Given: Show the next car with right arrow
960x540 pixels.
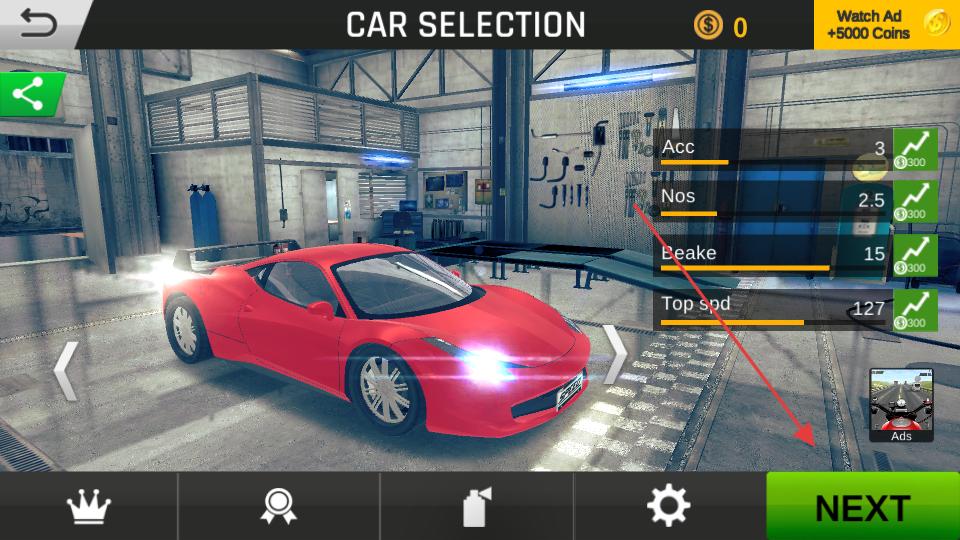Looking at the screenshot, I should click(614, 355).
